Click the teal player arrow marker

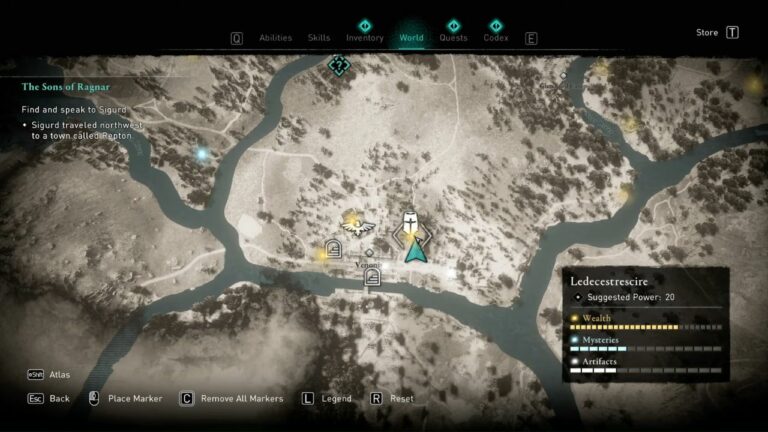tap(416, 251)
